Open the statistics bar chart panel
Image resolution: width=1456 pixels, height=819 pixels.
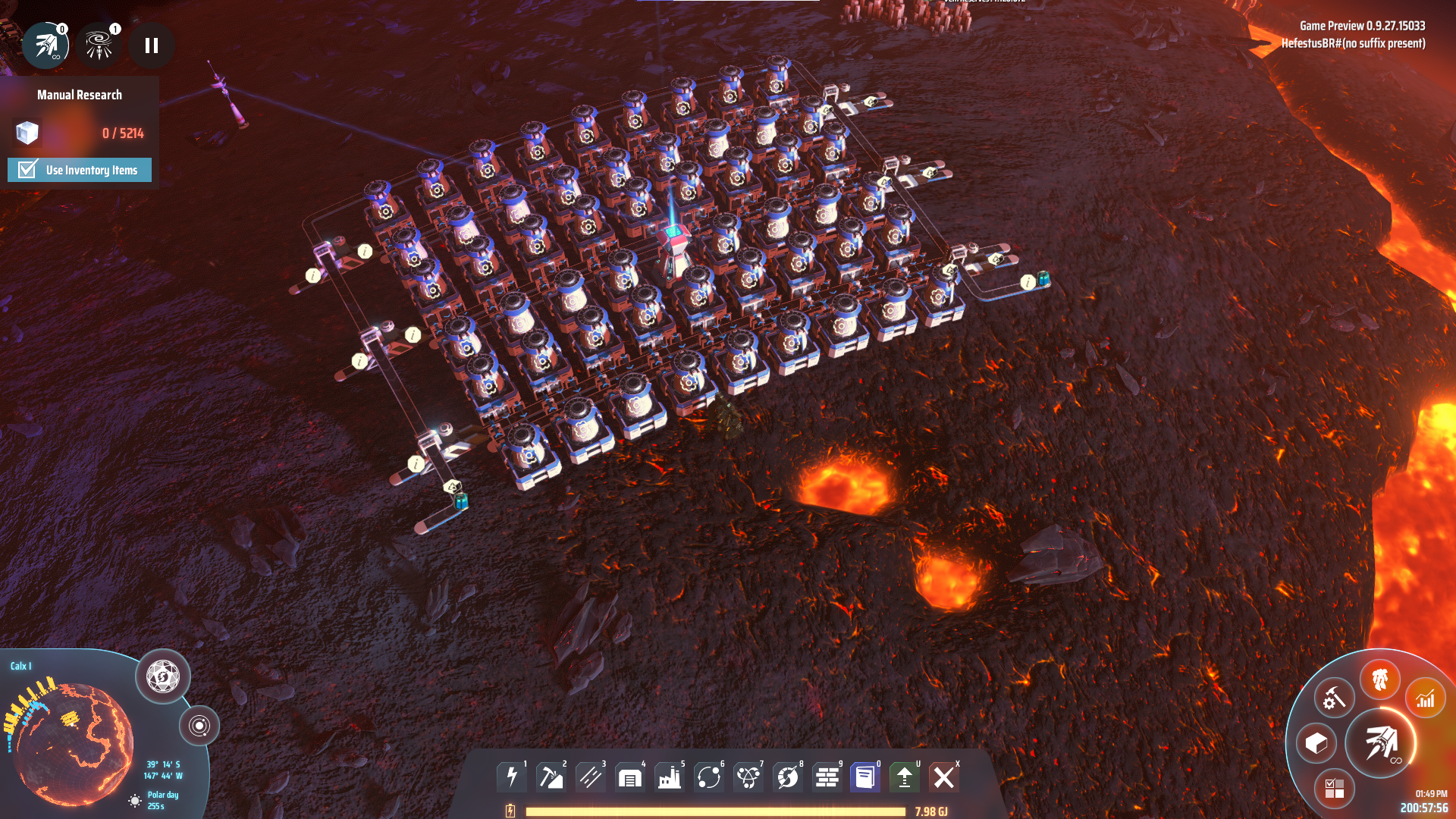1426,698
